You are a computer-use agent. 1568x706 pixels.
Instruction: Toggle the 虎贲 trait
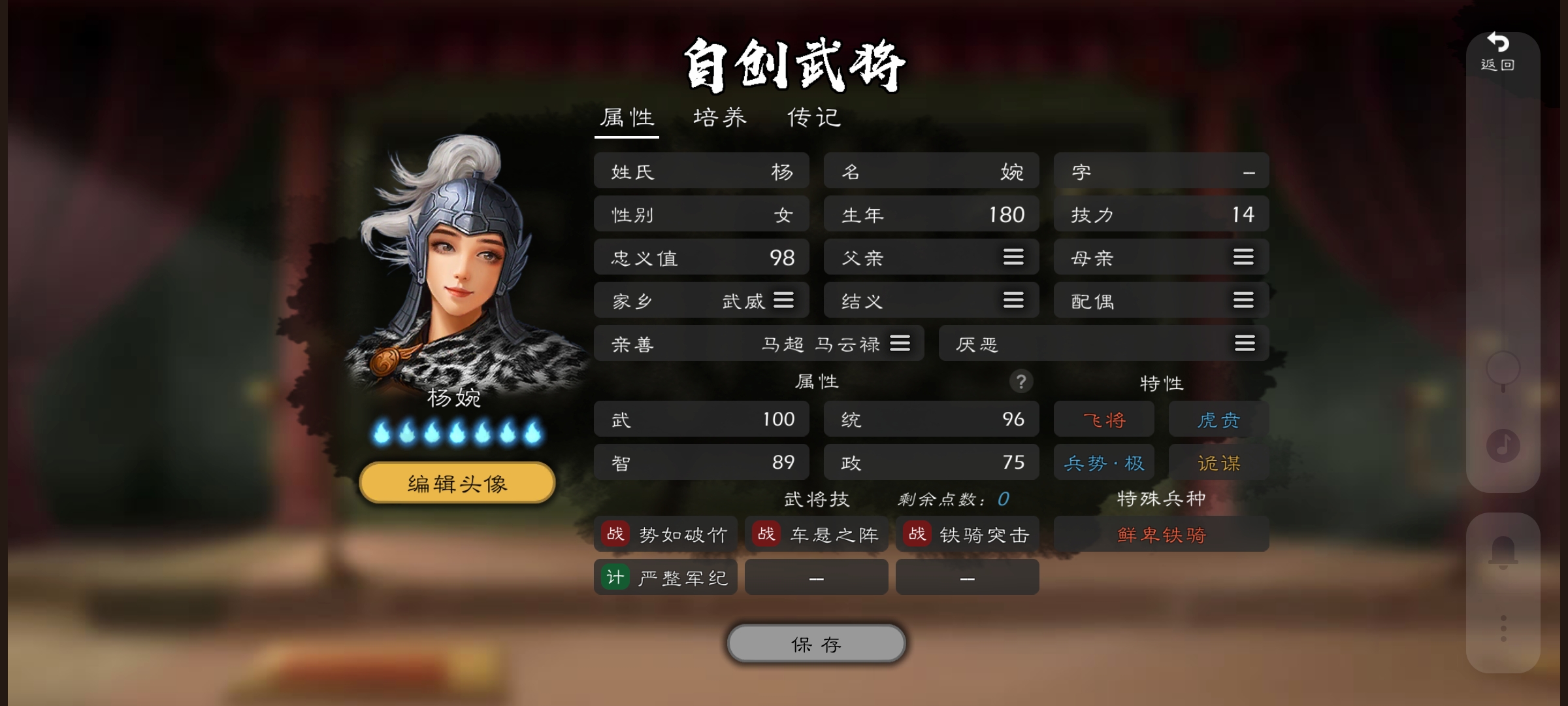point(1218,419)
